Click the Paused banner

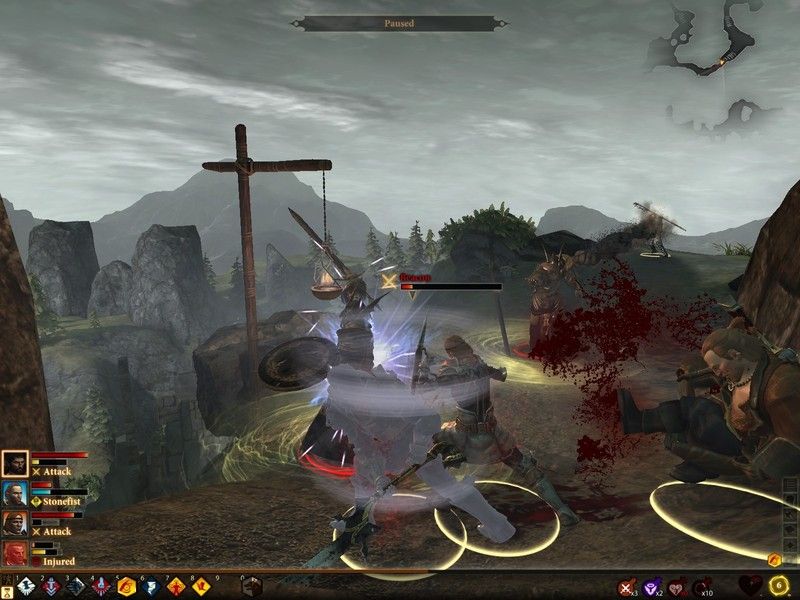399,23
